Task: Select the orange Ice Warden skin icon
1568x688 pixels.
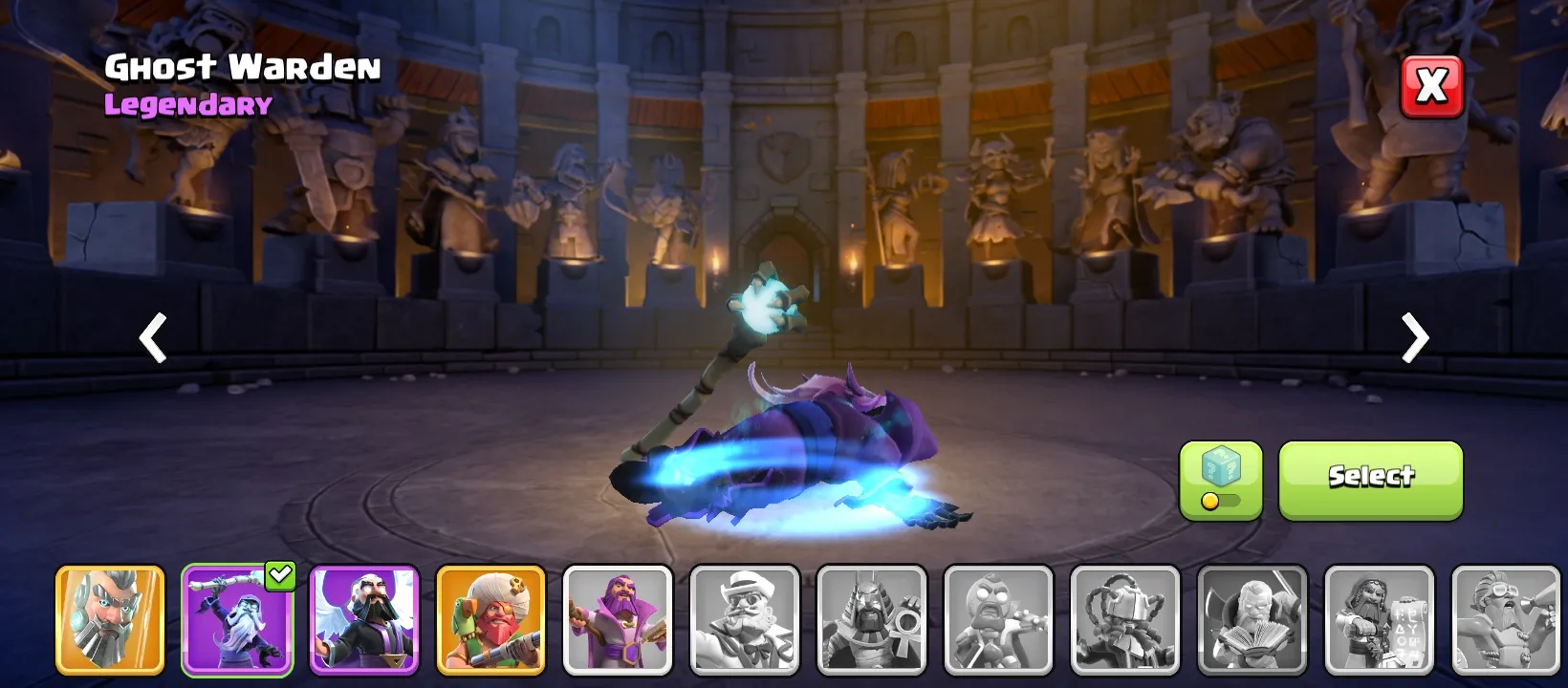Action: click(110, 621)
